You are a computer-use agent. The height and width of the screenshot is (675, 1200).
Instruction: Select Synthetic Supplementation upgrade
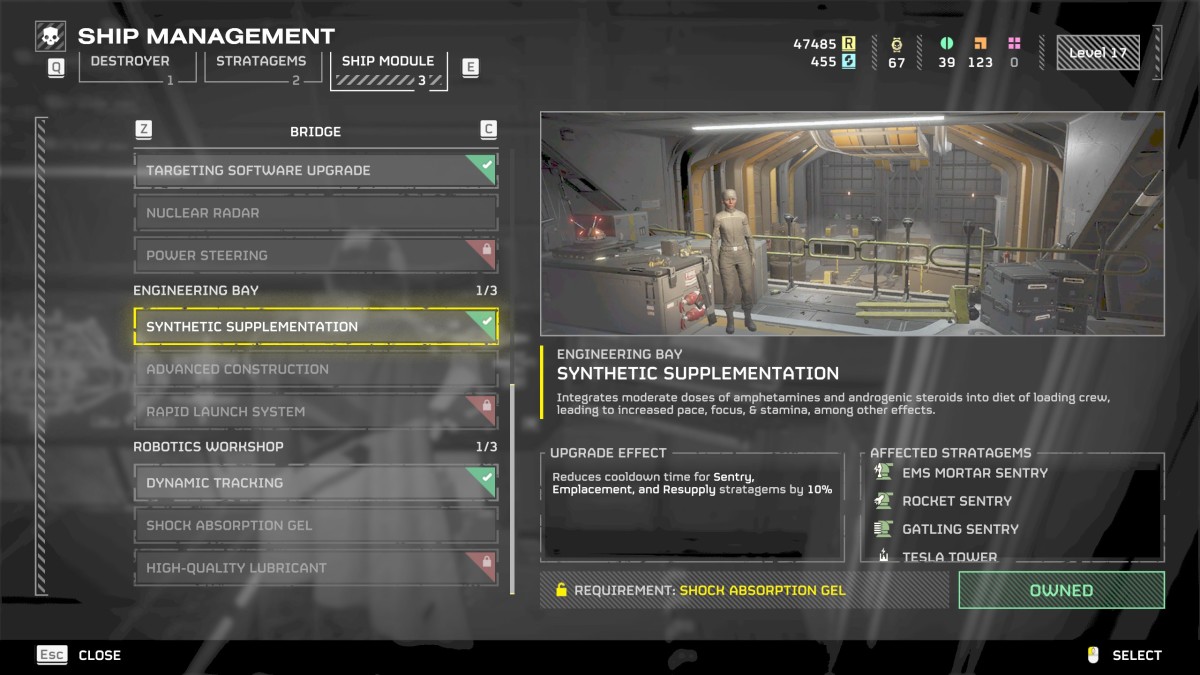[315, 327]
